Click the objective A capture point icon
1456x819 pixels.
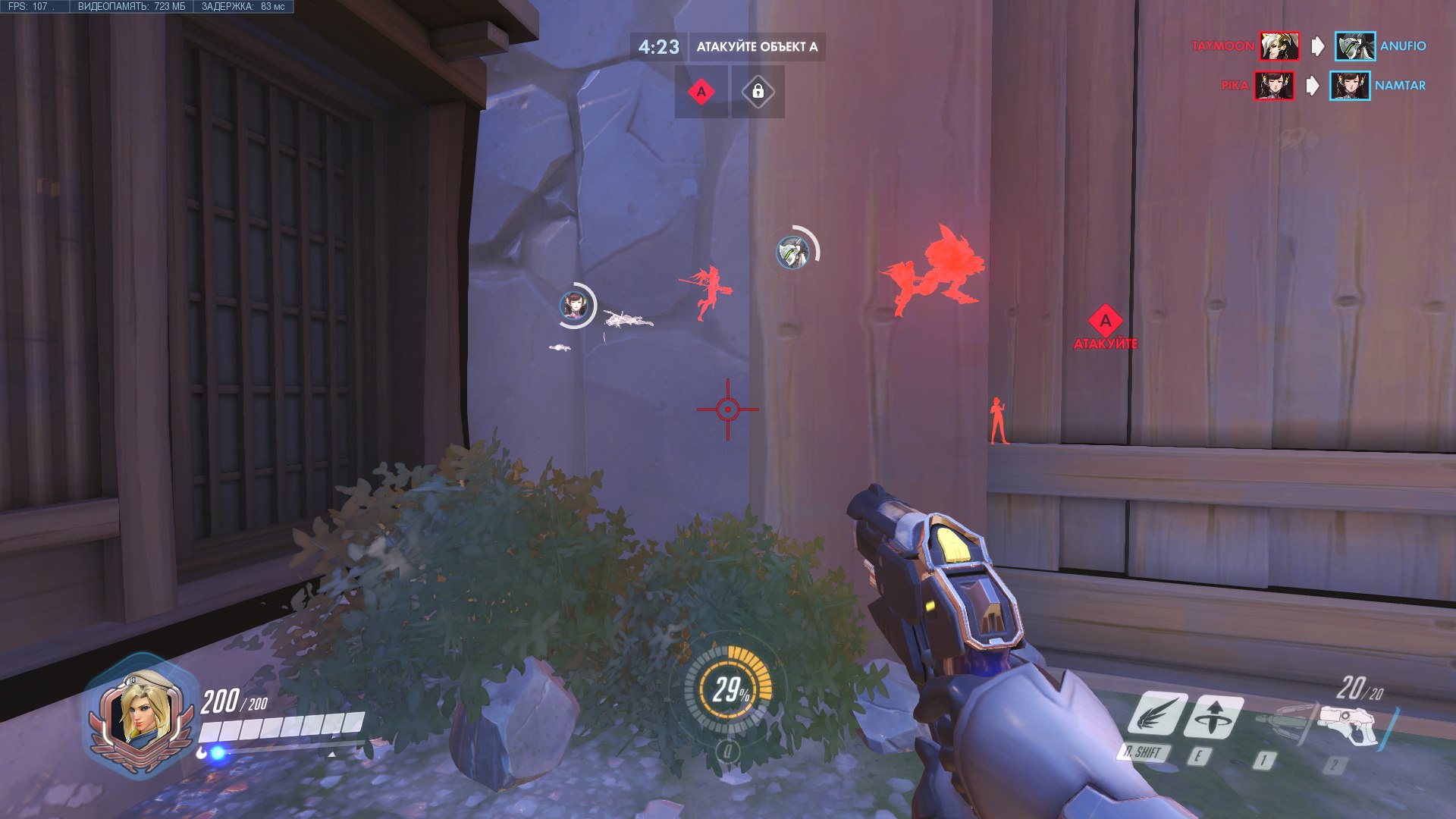coord(701,92)
